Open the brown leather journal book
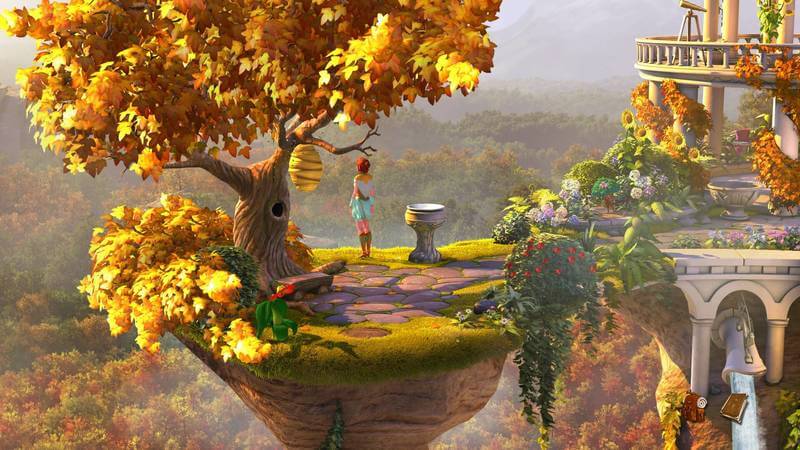 pos(733,407)
